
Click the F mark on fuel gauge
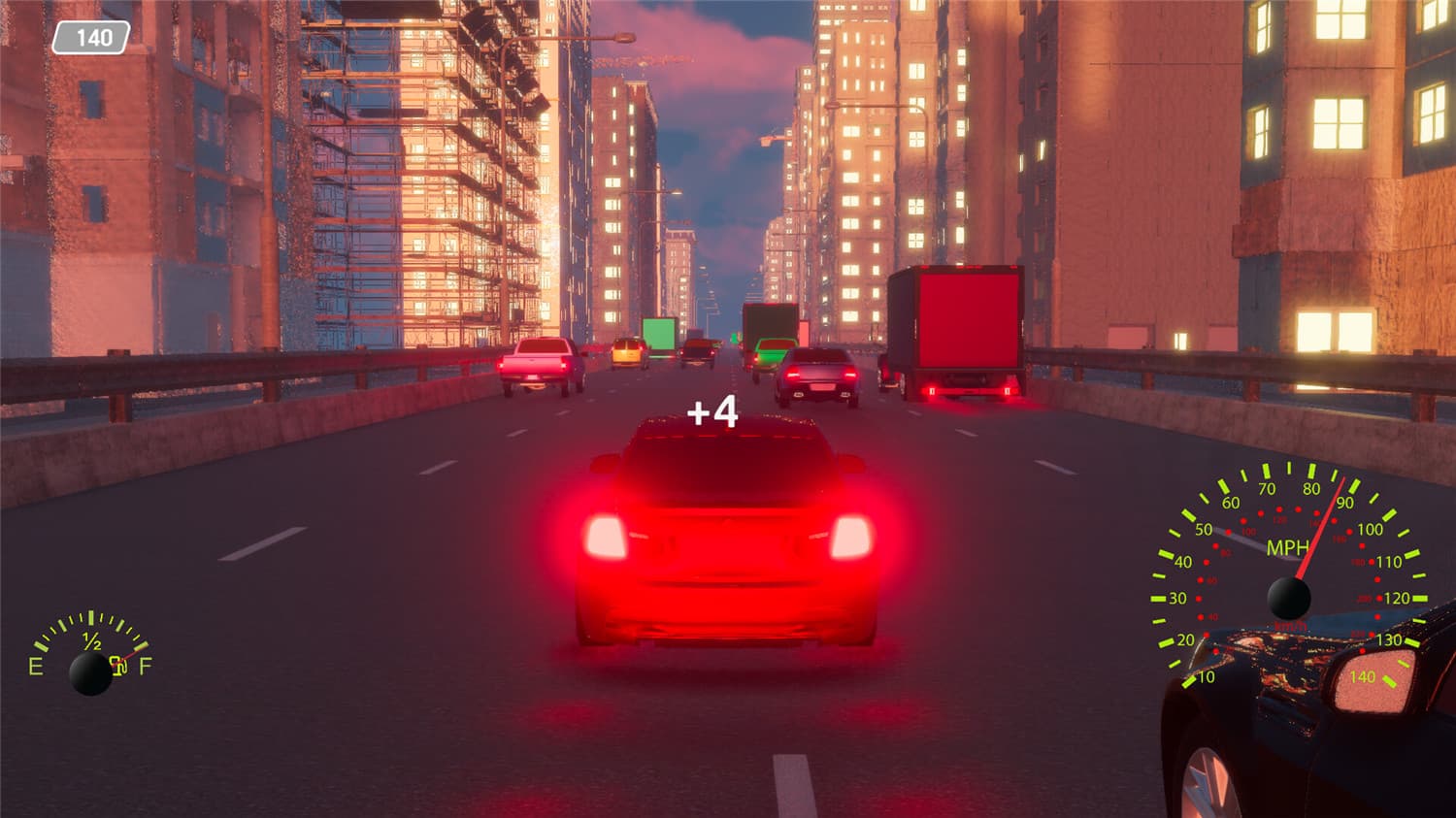146,668
